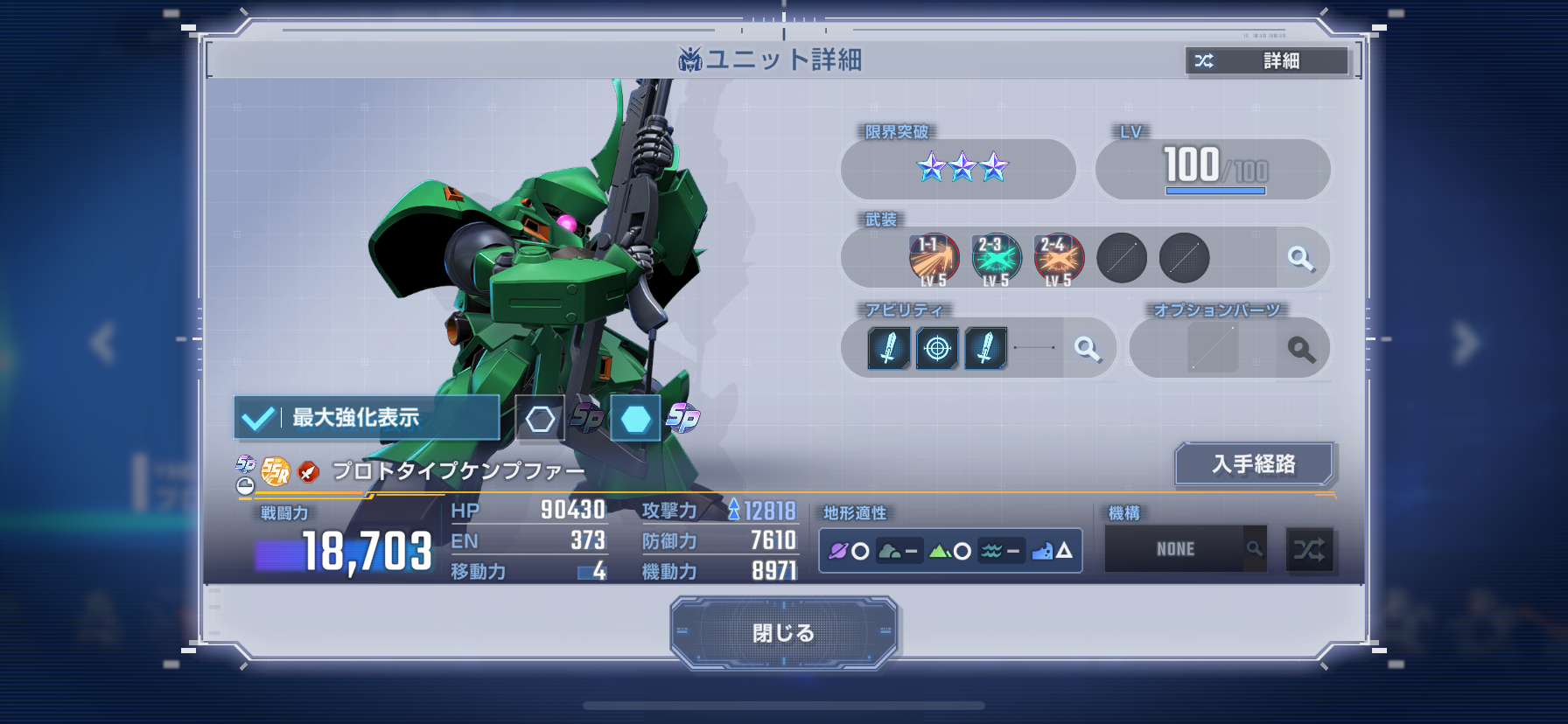Click the shuffle button beside 機構 NONE
The image size is (1568, 724).
tap(1309, 549)
